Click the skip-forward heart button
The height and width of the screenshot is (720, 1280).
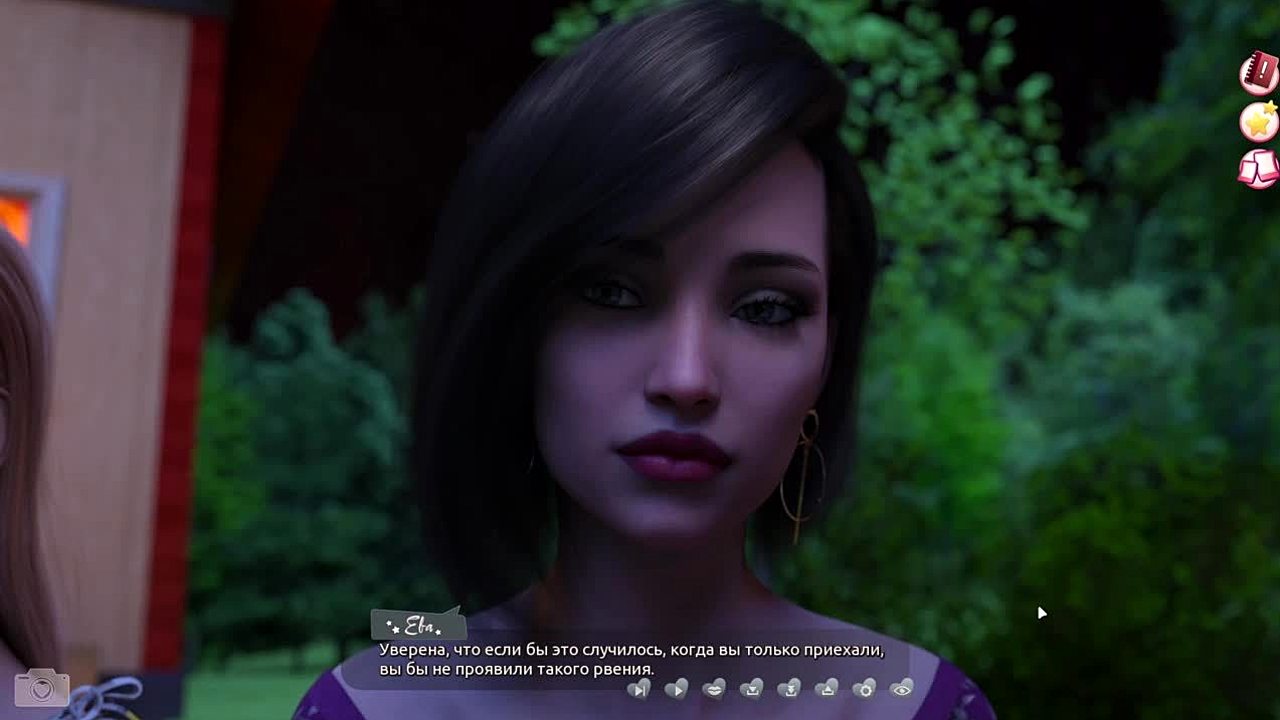[639, 688]
